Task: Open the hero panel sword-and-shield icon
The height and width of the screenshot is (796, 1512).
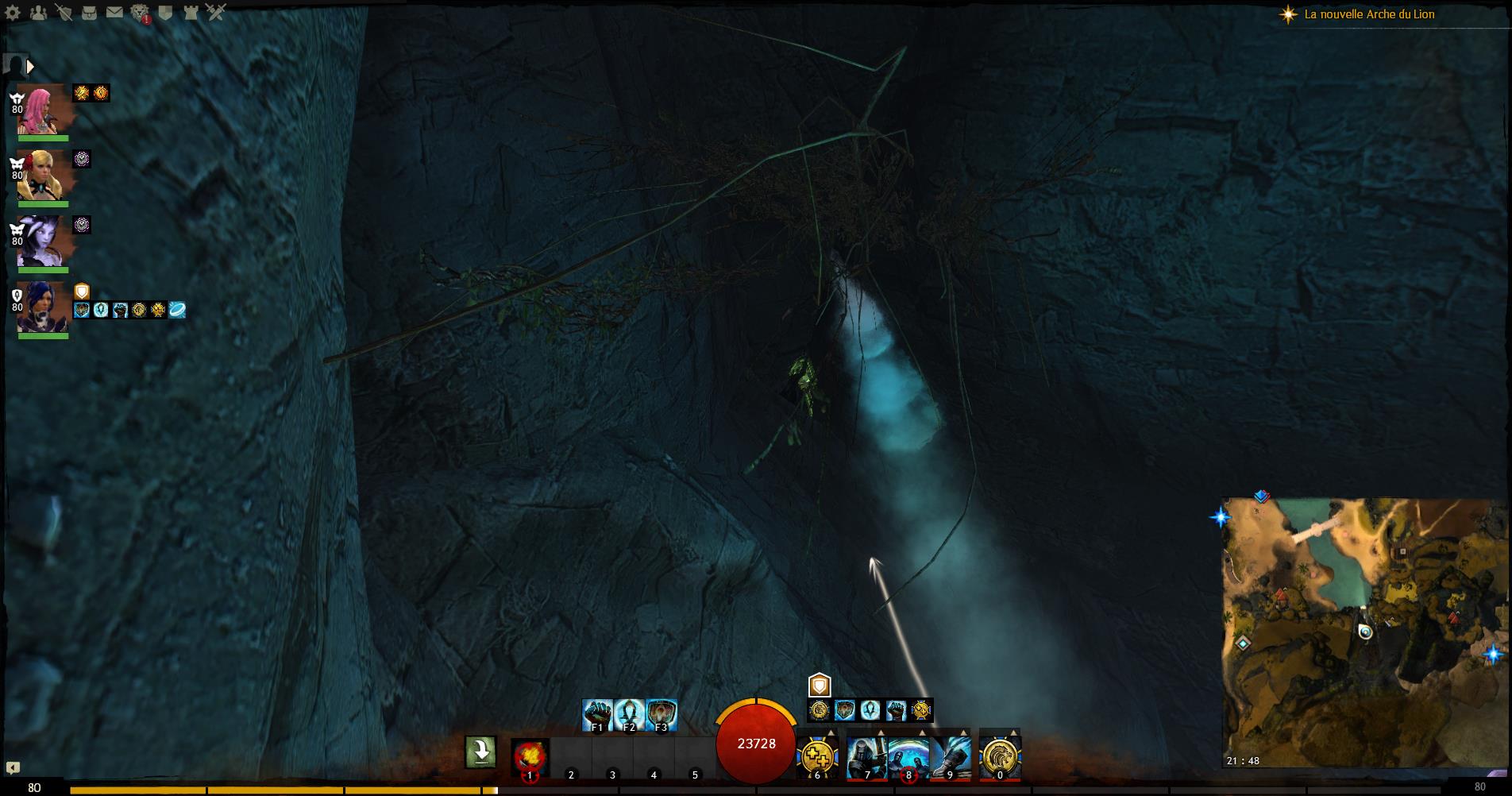Action: point(64,13)
